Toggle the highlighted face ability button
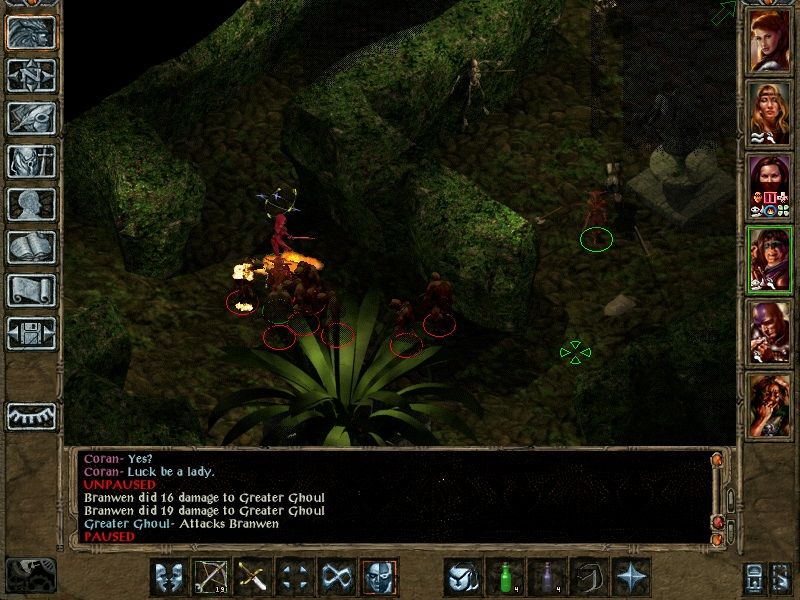 click(379, 578)
